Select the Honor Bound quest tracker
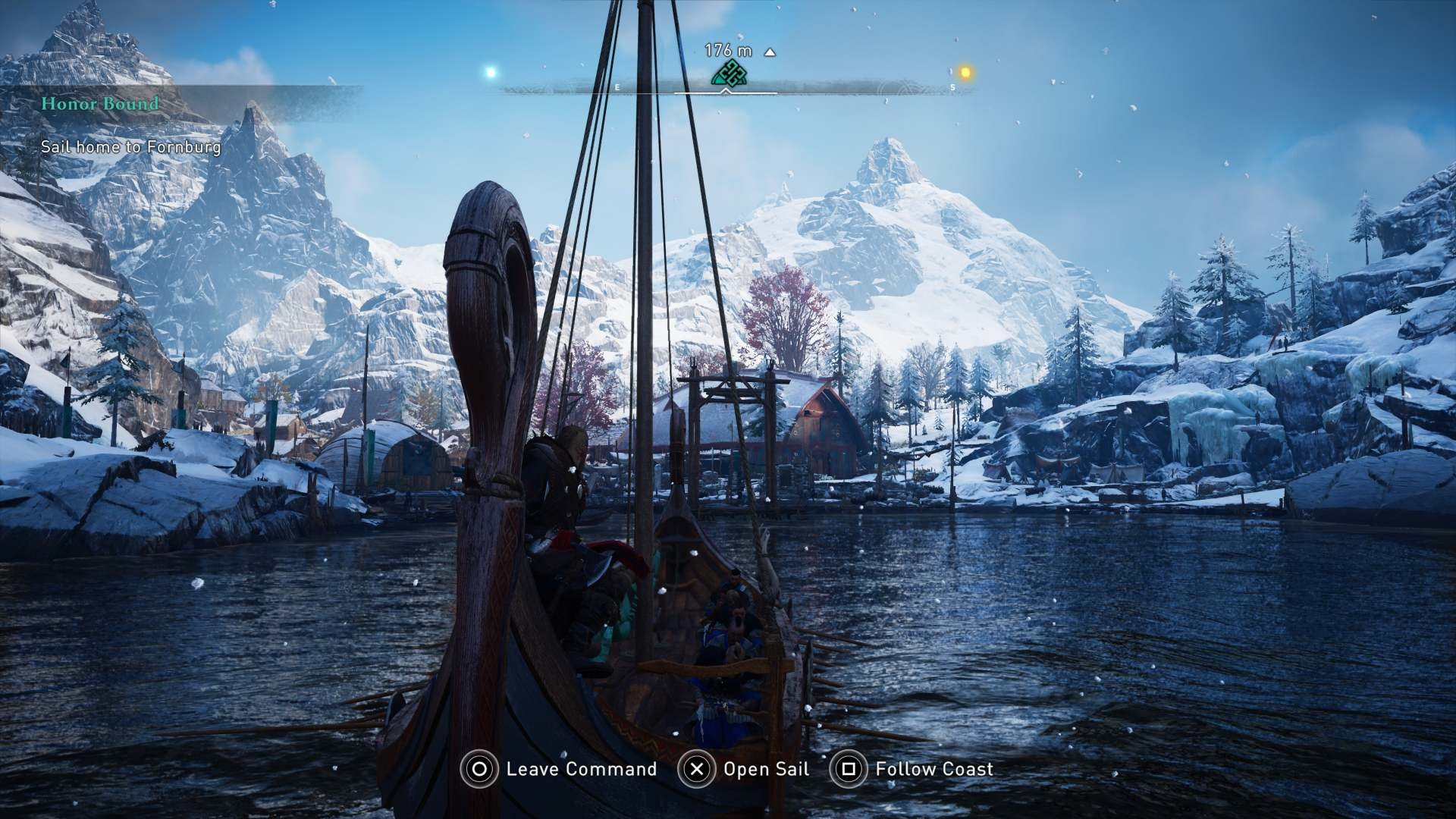 100,104
